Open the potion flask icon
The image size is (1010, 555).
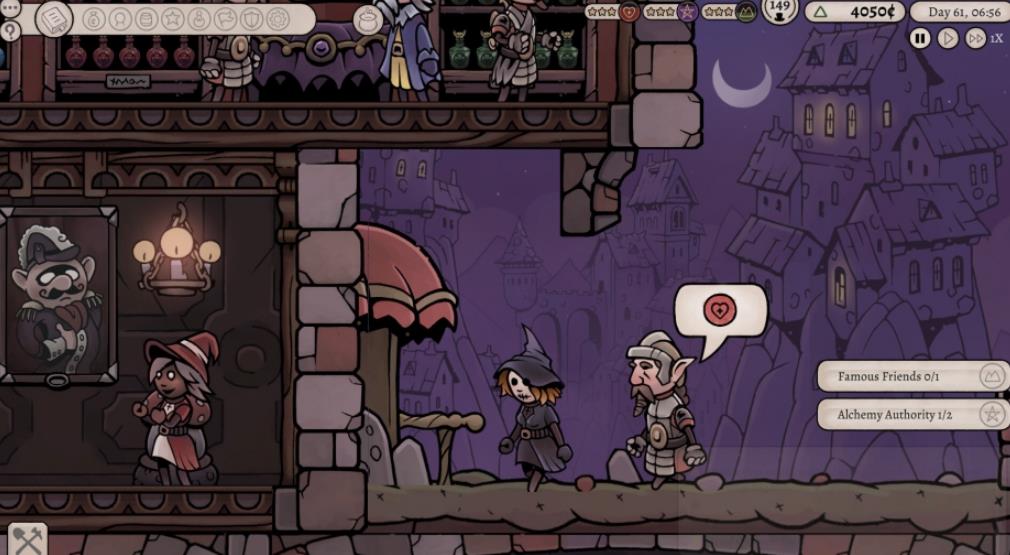point(198,19)
